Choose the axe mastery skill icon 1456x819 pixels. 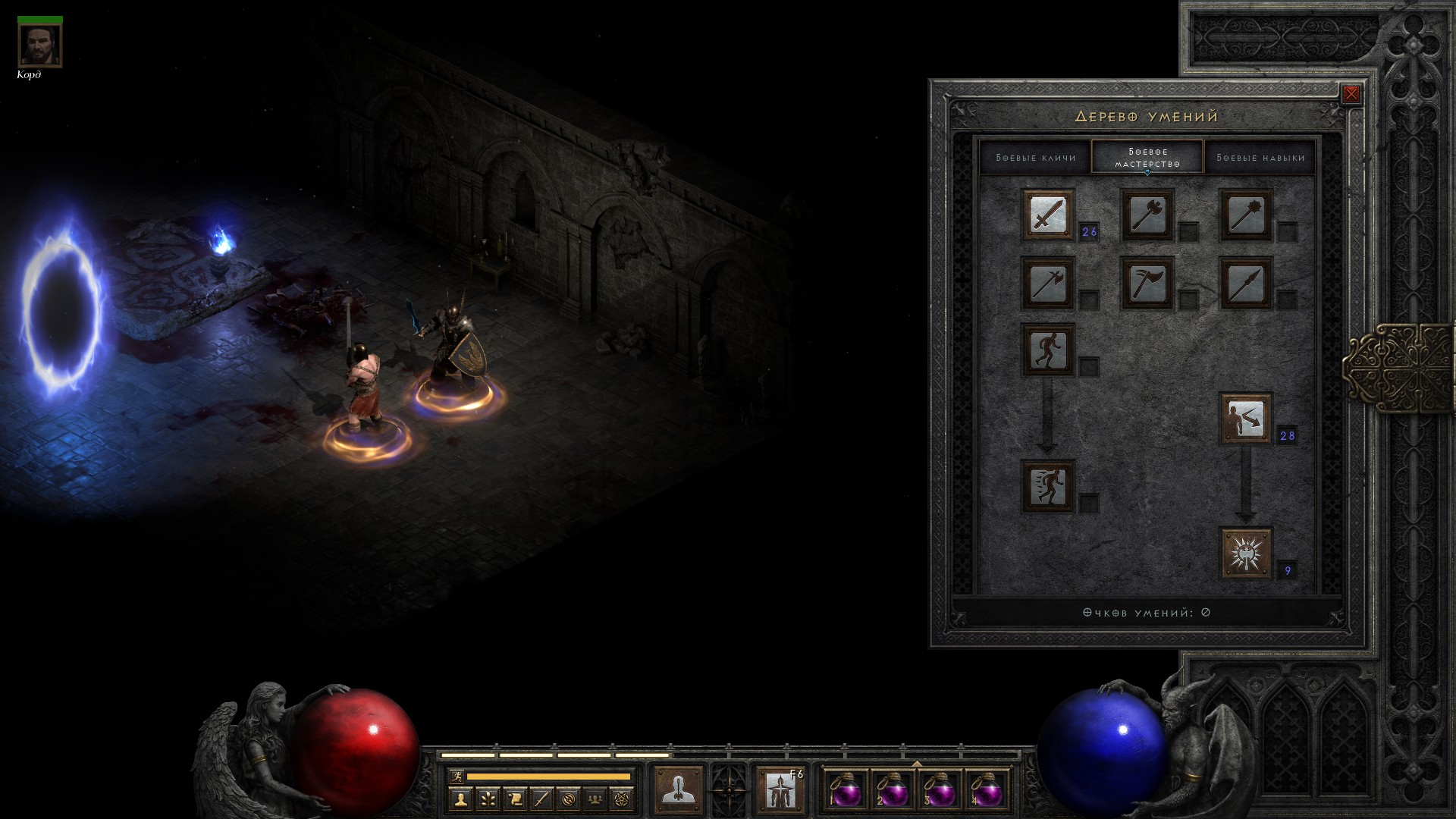(1147, 215)
